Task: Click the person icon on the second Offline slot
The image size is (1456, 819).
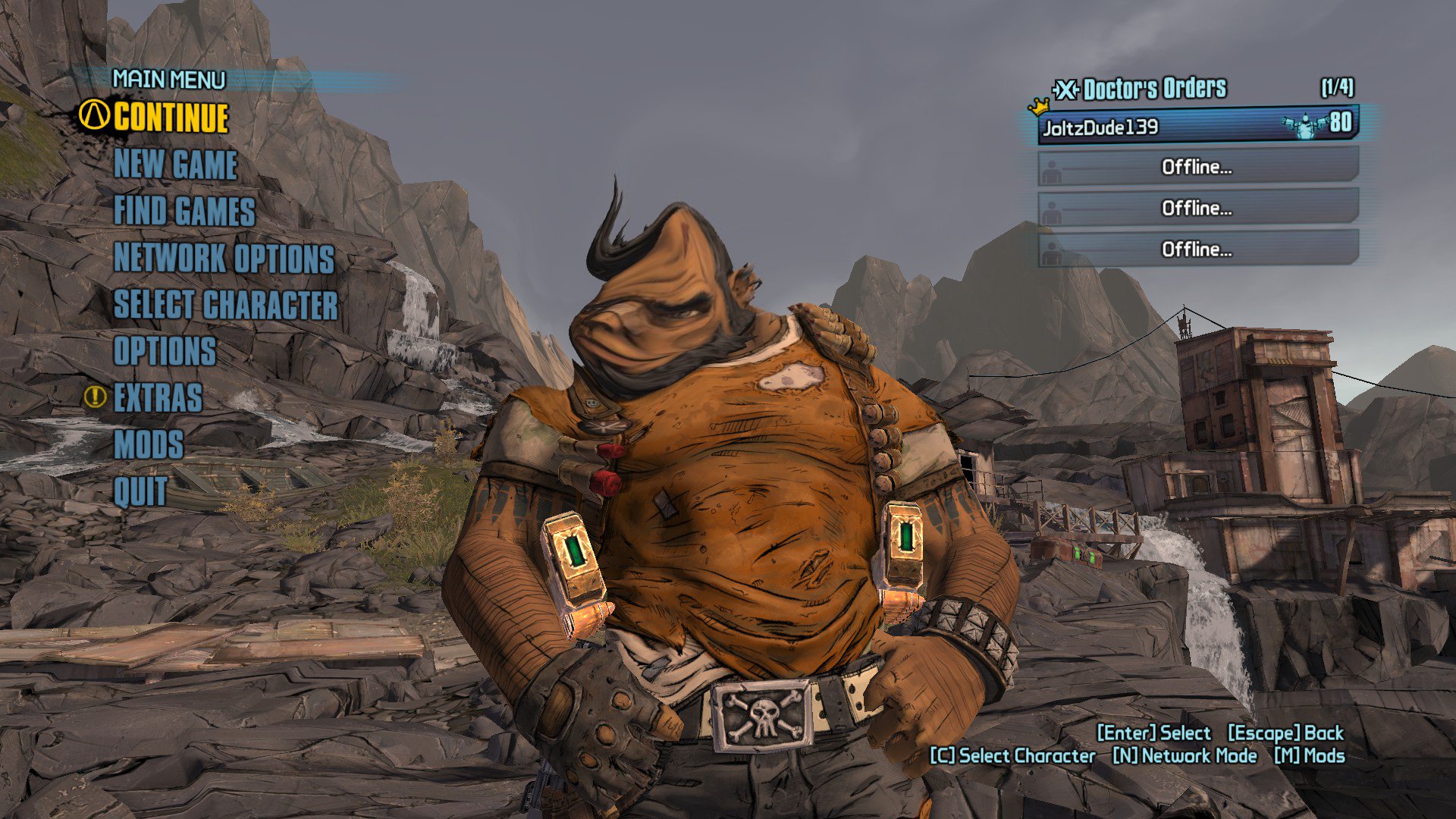Action: [1053, 209]
